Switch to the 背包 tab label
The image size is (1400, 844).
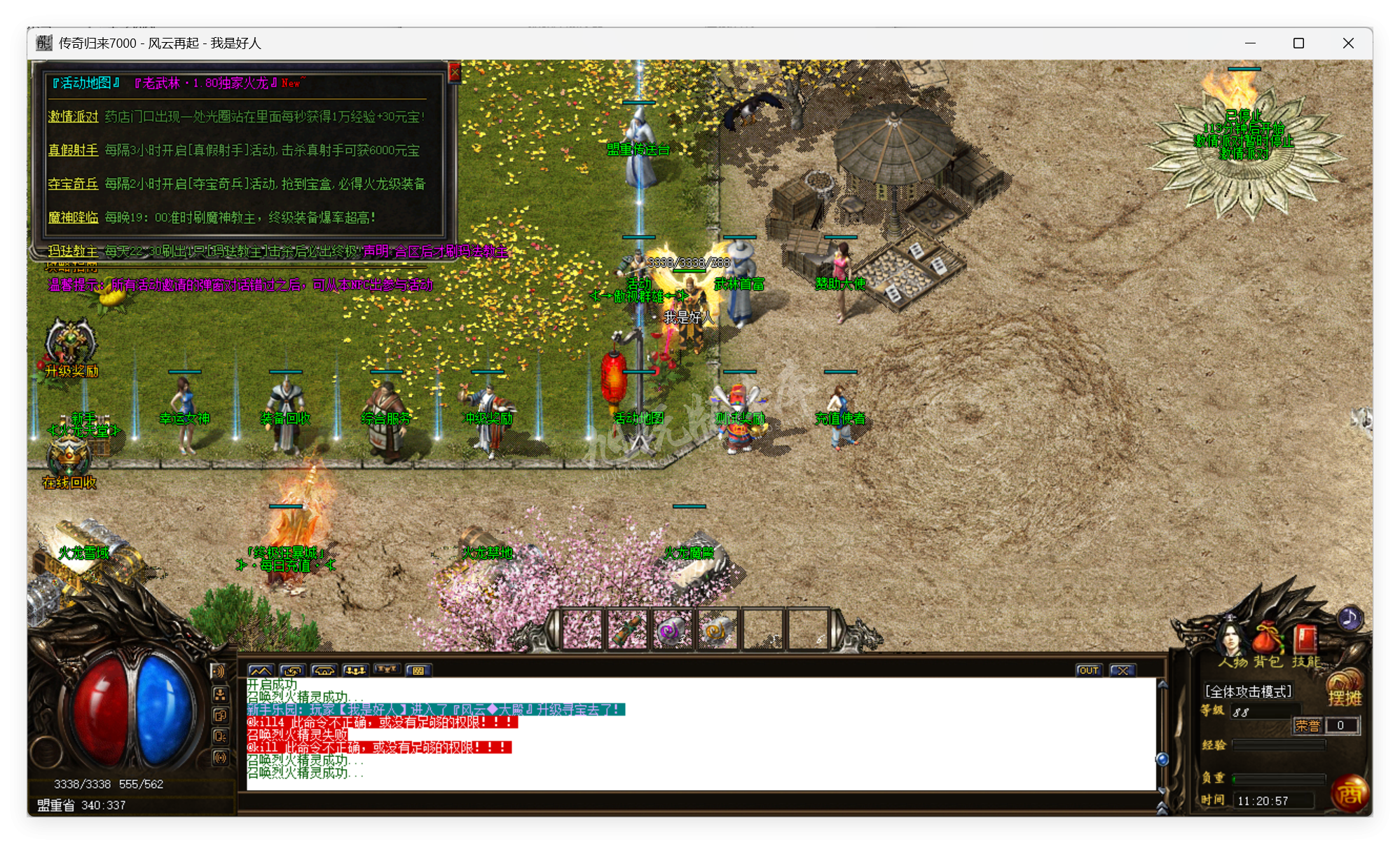[1266, 662]
